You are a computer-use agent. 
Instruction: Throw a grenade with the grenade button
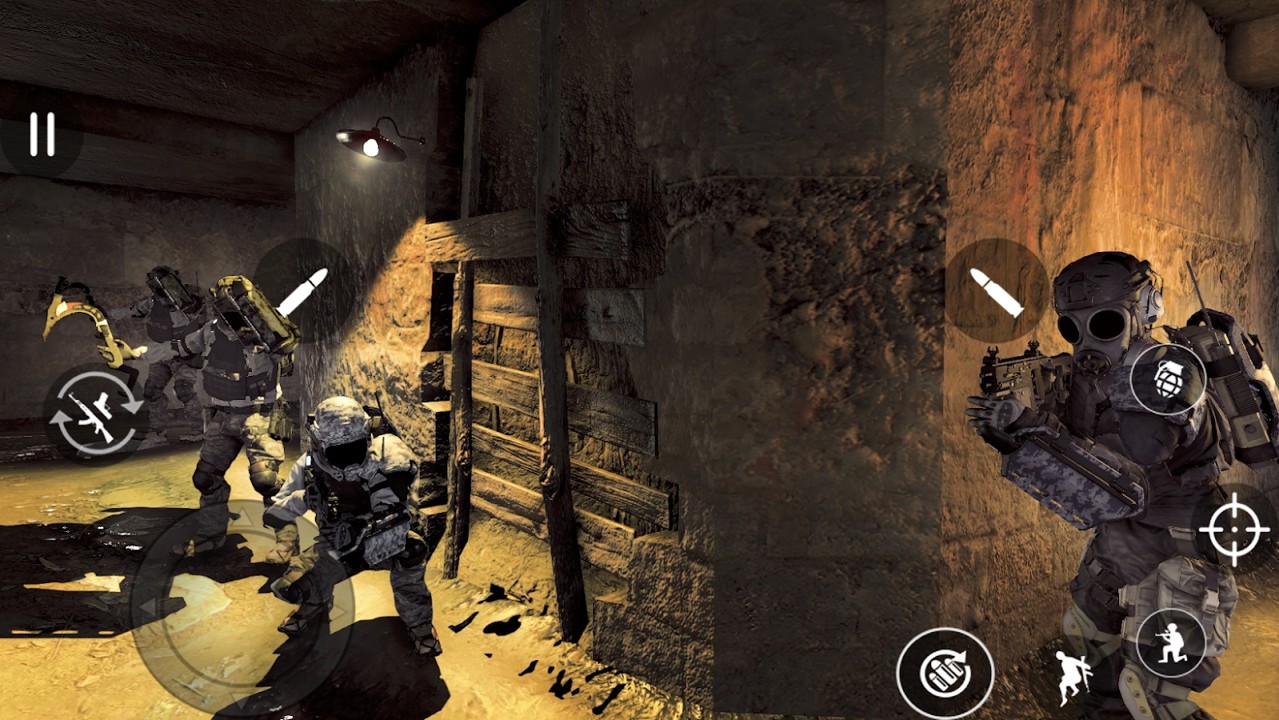tap(1168, 381)
